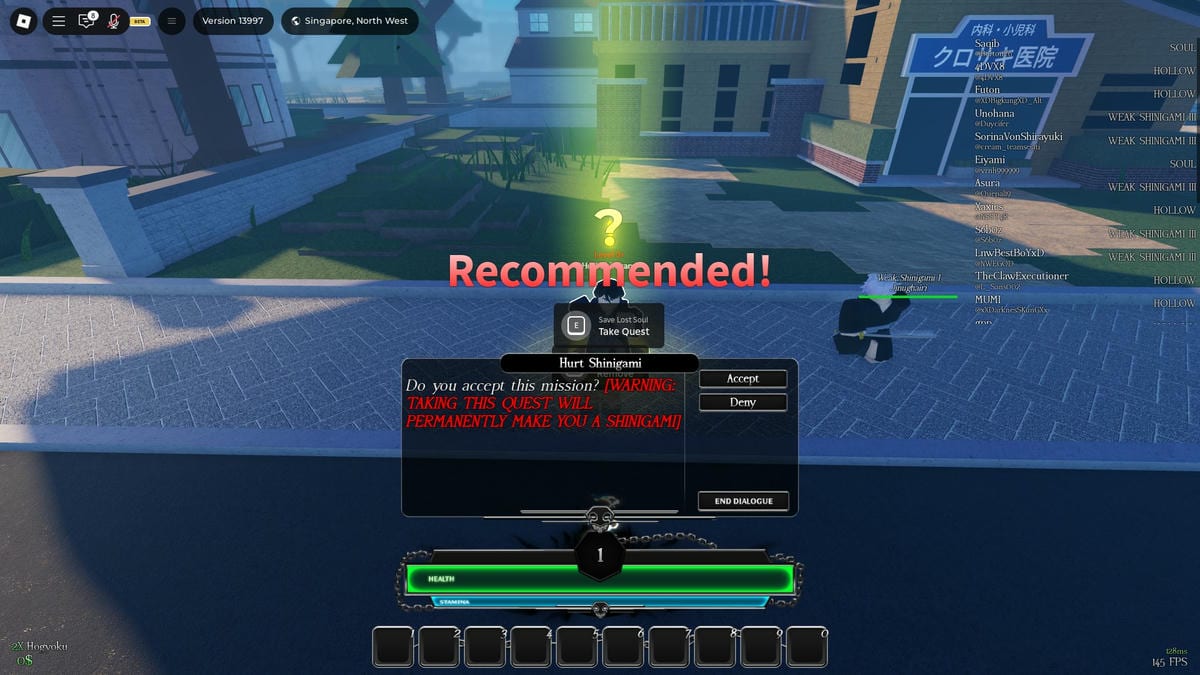The height and width of the screenshot is (675, 1200).
Task: Toggle the muted microphone icon
Action: 114,21
